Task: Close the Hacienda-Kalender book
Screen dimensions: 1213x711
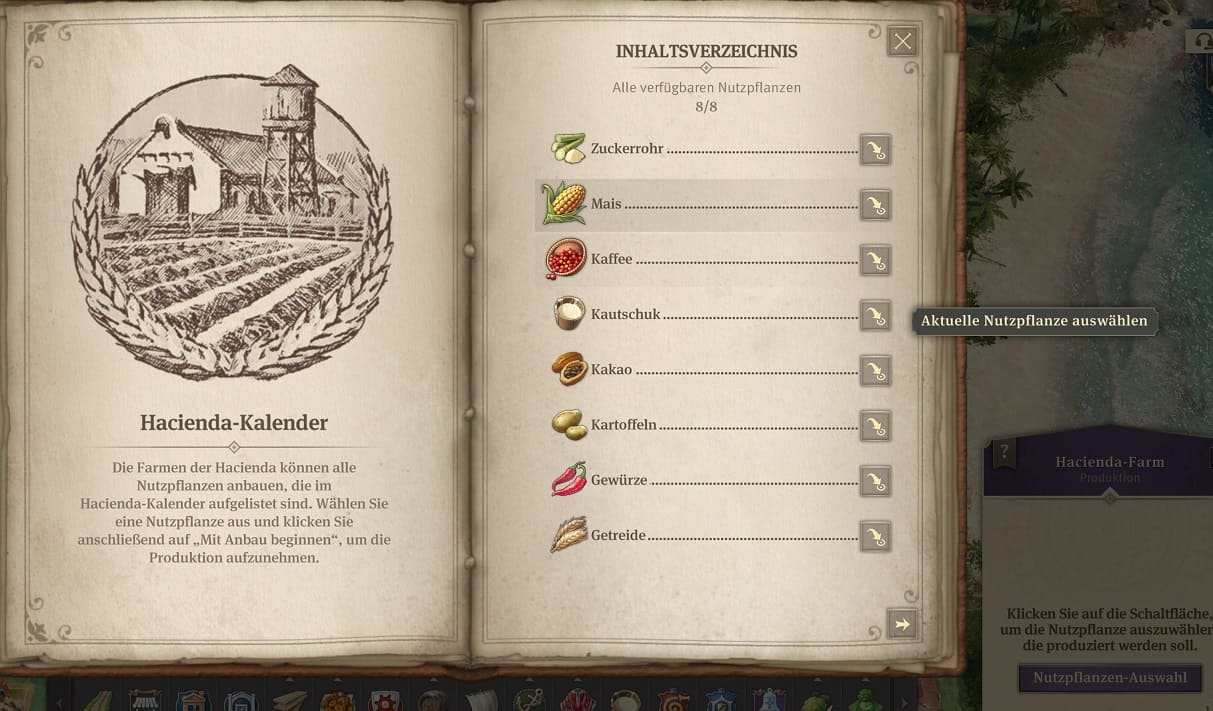Action: point(903,41)
